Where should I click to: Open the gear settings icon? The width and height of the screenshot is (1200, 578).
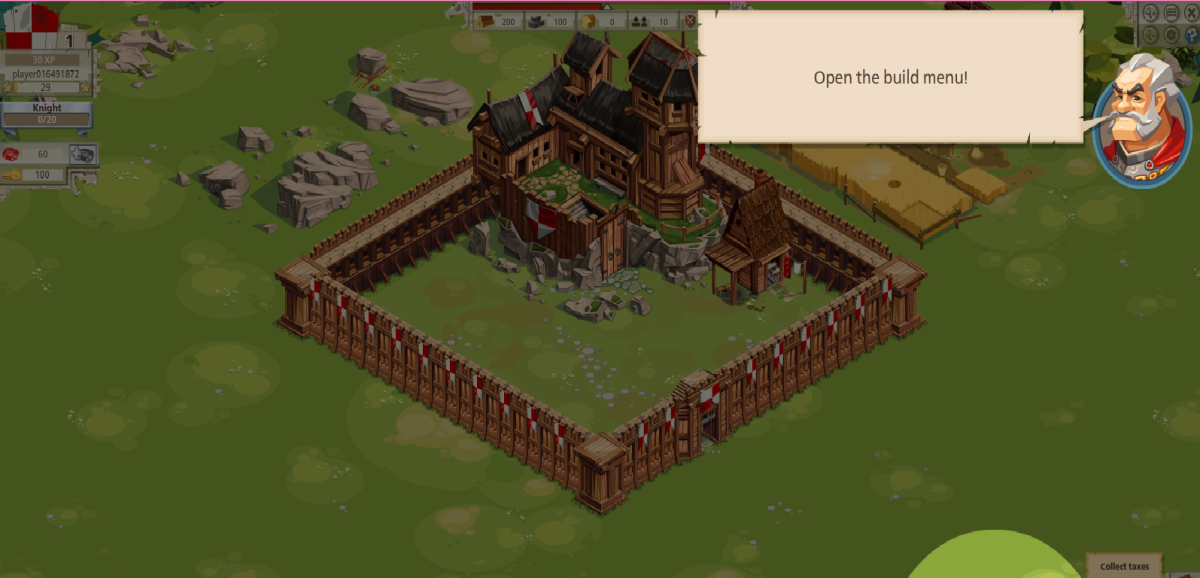pos(1171,35)
